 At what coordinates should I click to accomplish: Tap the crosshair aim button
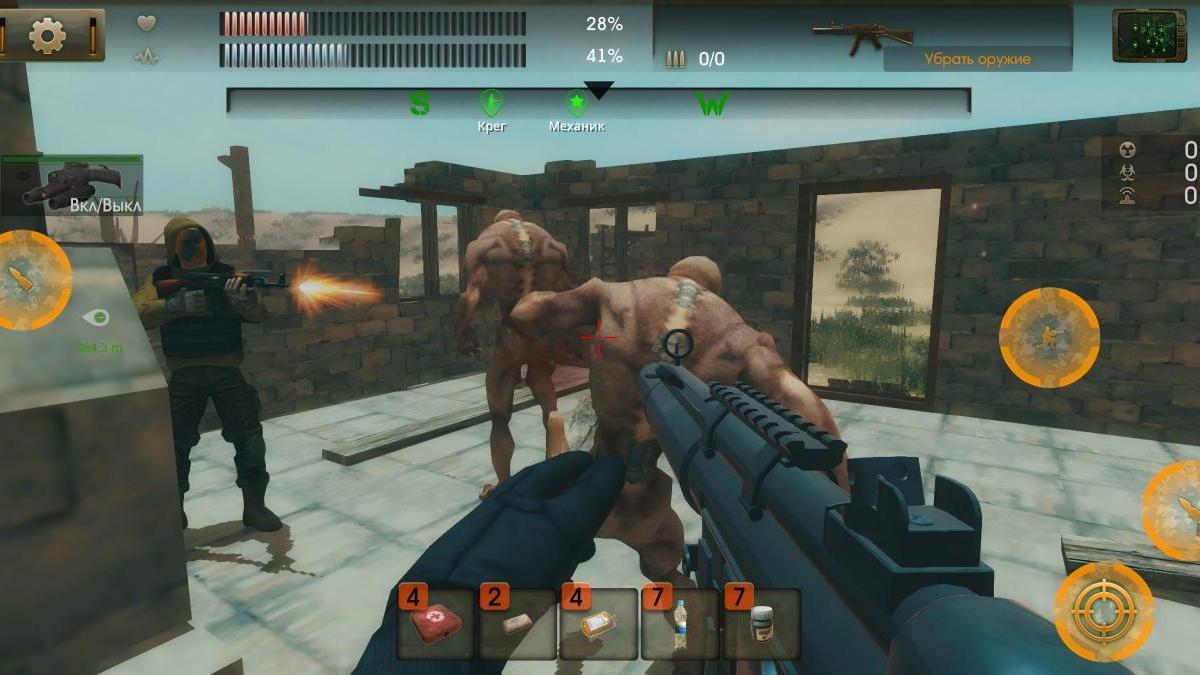(1103, 611)
